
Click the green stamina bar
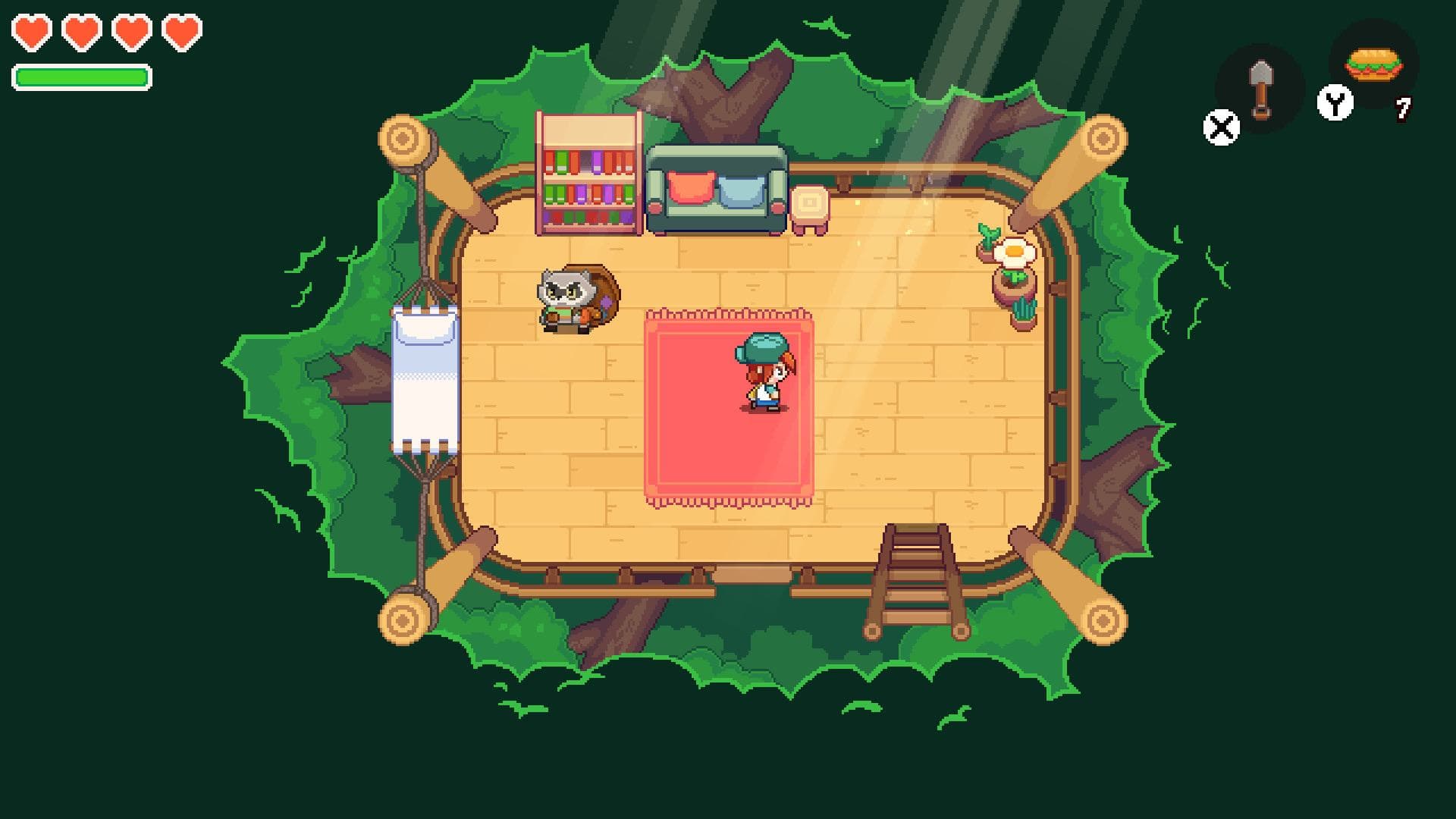(81, 75)
